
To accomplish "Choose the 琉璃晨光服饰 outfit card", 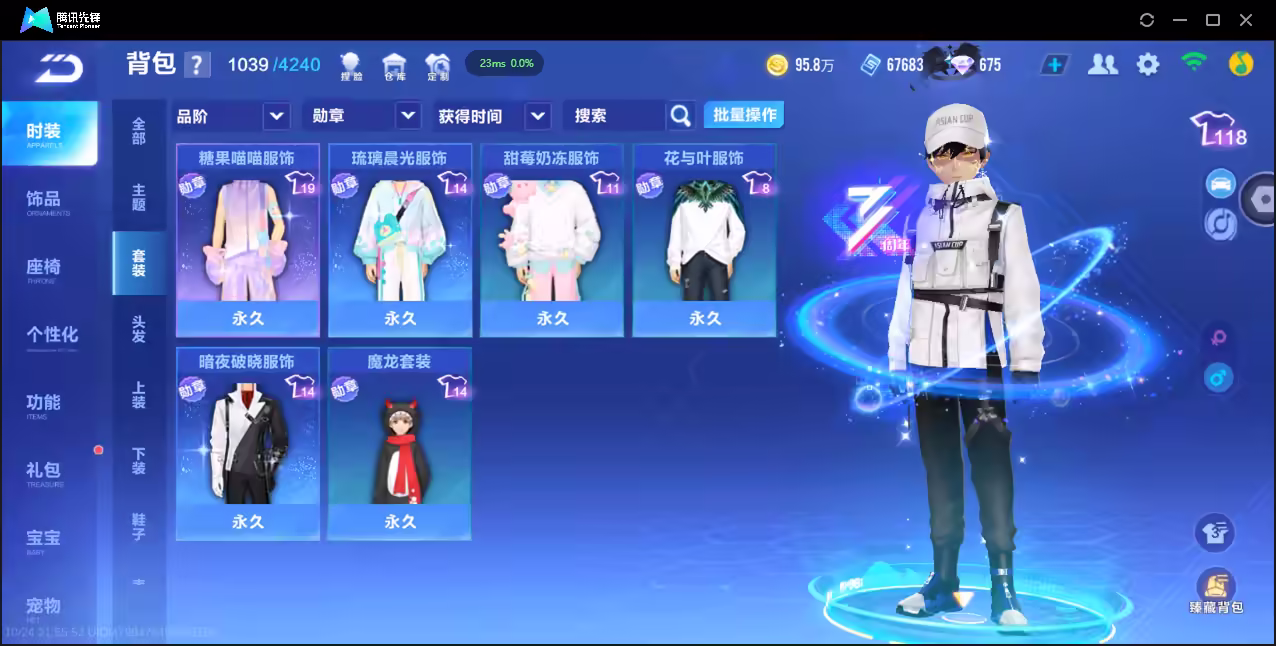I will (400, 240).
